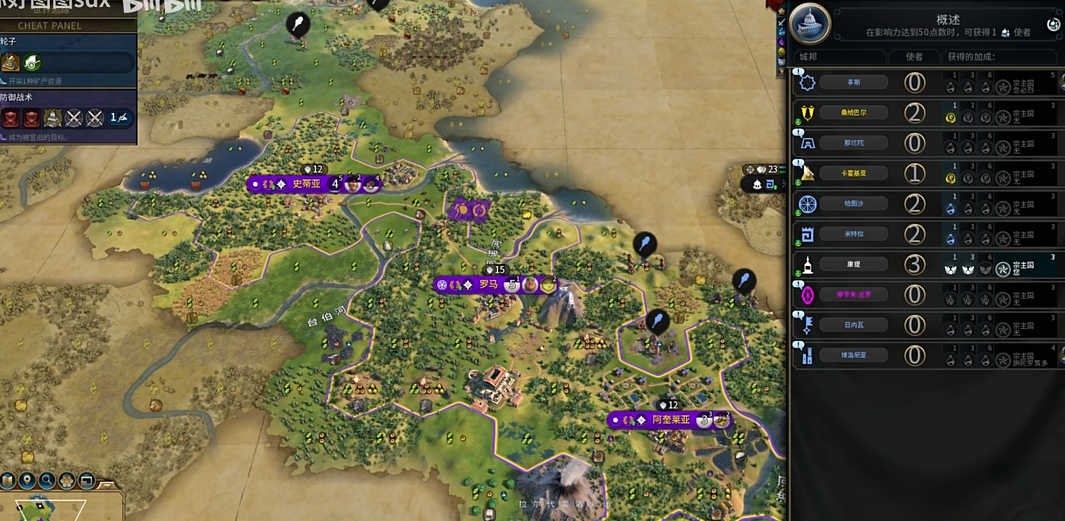Open the 轮子 technology research entry
The width and height of the screenshot is (1065, 521).
67,62
